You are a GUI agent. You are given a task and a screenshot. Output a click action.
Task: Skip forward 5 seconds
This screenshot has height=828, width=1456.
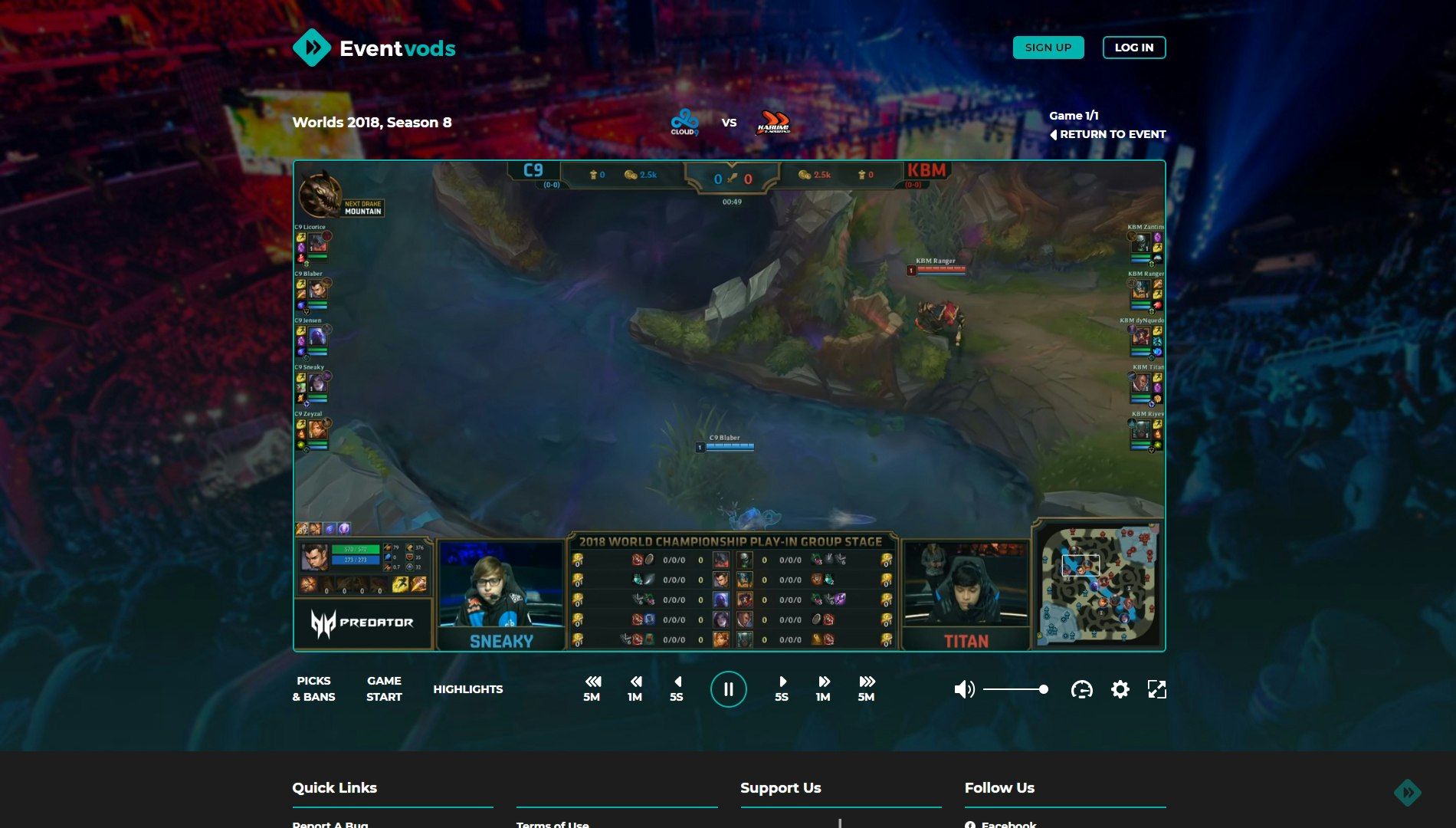(781, 689)
